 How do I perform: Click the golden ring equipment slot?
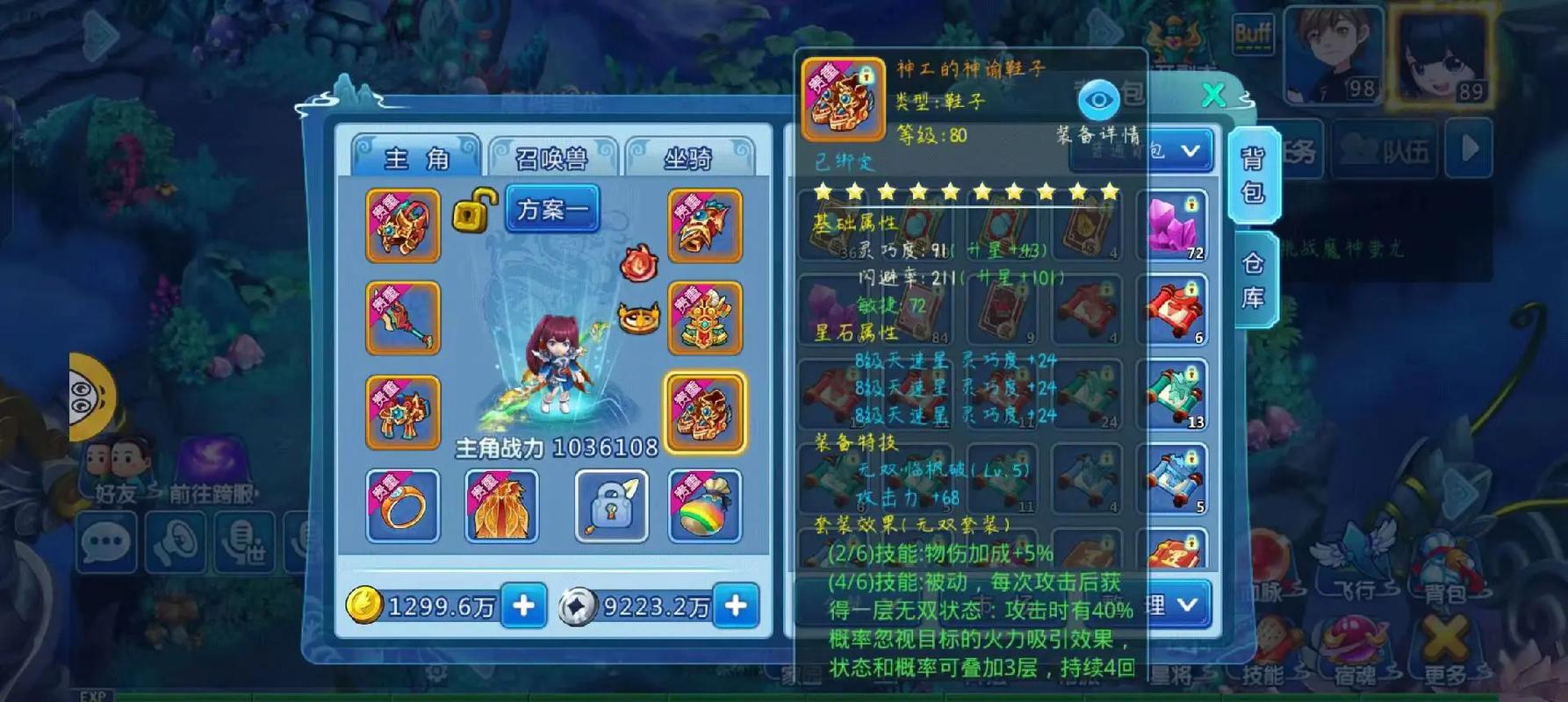[x=403, y=506]
